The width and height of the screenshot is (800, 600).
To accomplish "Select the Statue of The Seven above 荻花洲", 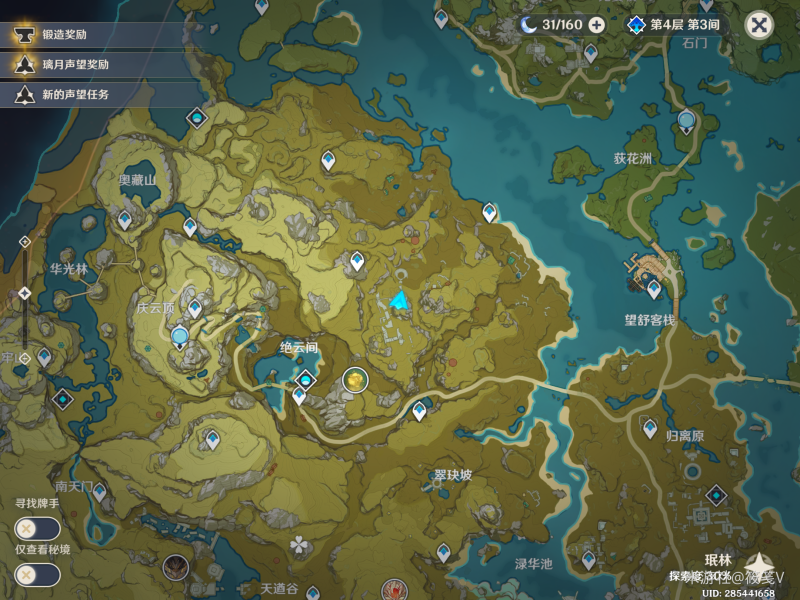I will tap(686, 123).
